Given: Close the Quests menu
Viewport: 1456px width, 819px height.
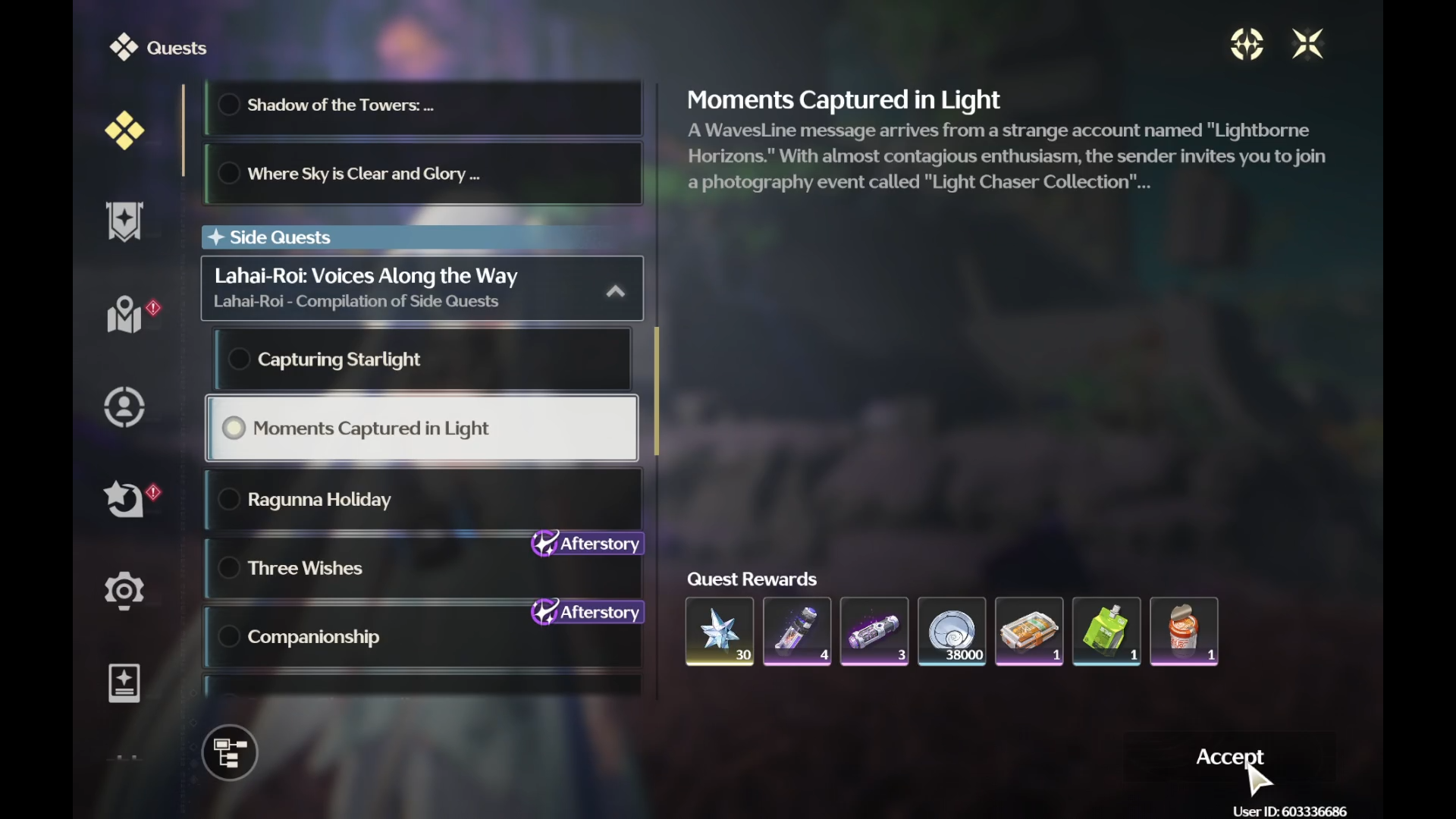Looking at the screenshot, I should coord(1307,44).
